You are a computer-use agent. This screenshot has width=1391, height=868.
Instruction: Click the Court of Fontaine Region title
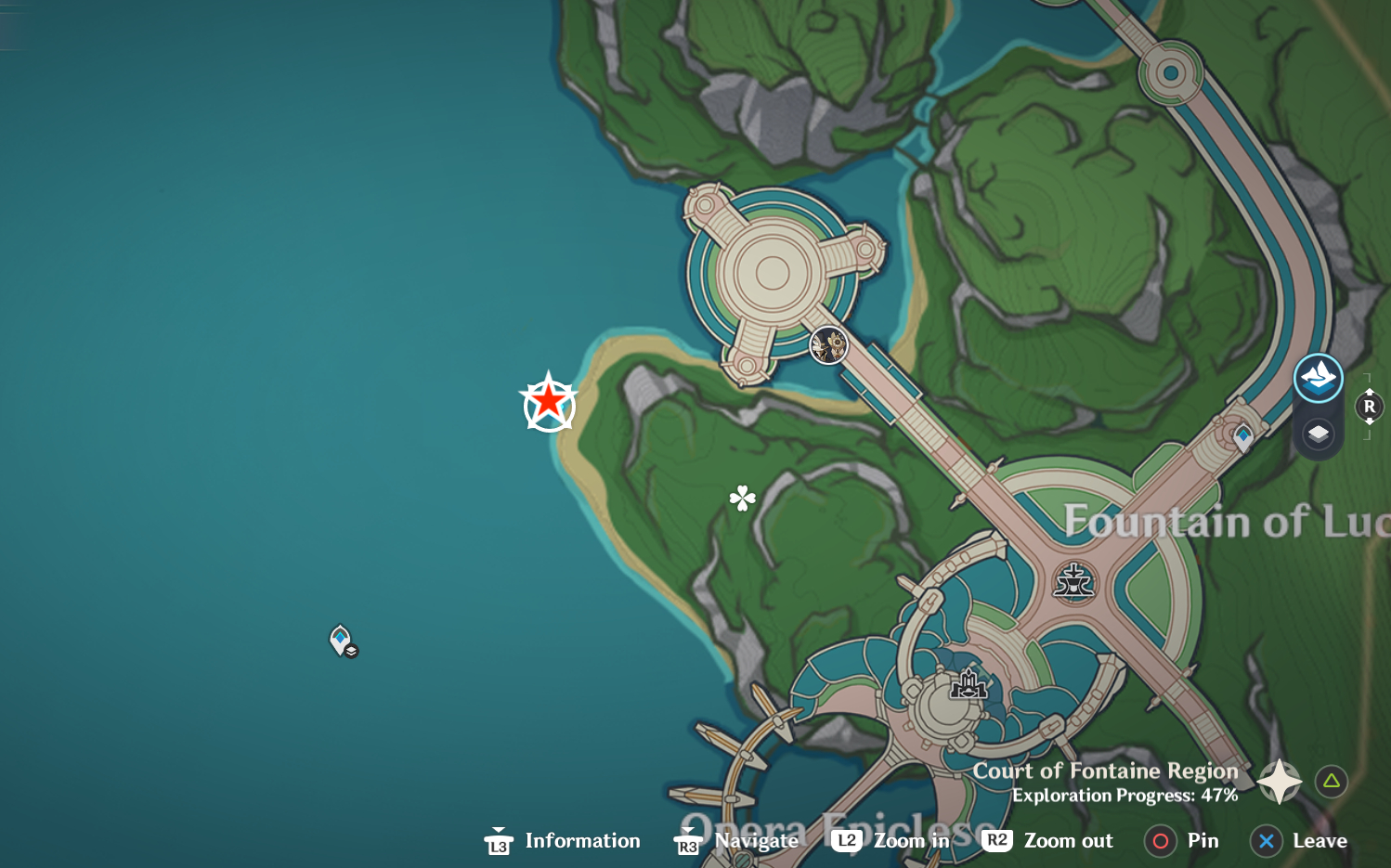1104,771
